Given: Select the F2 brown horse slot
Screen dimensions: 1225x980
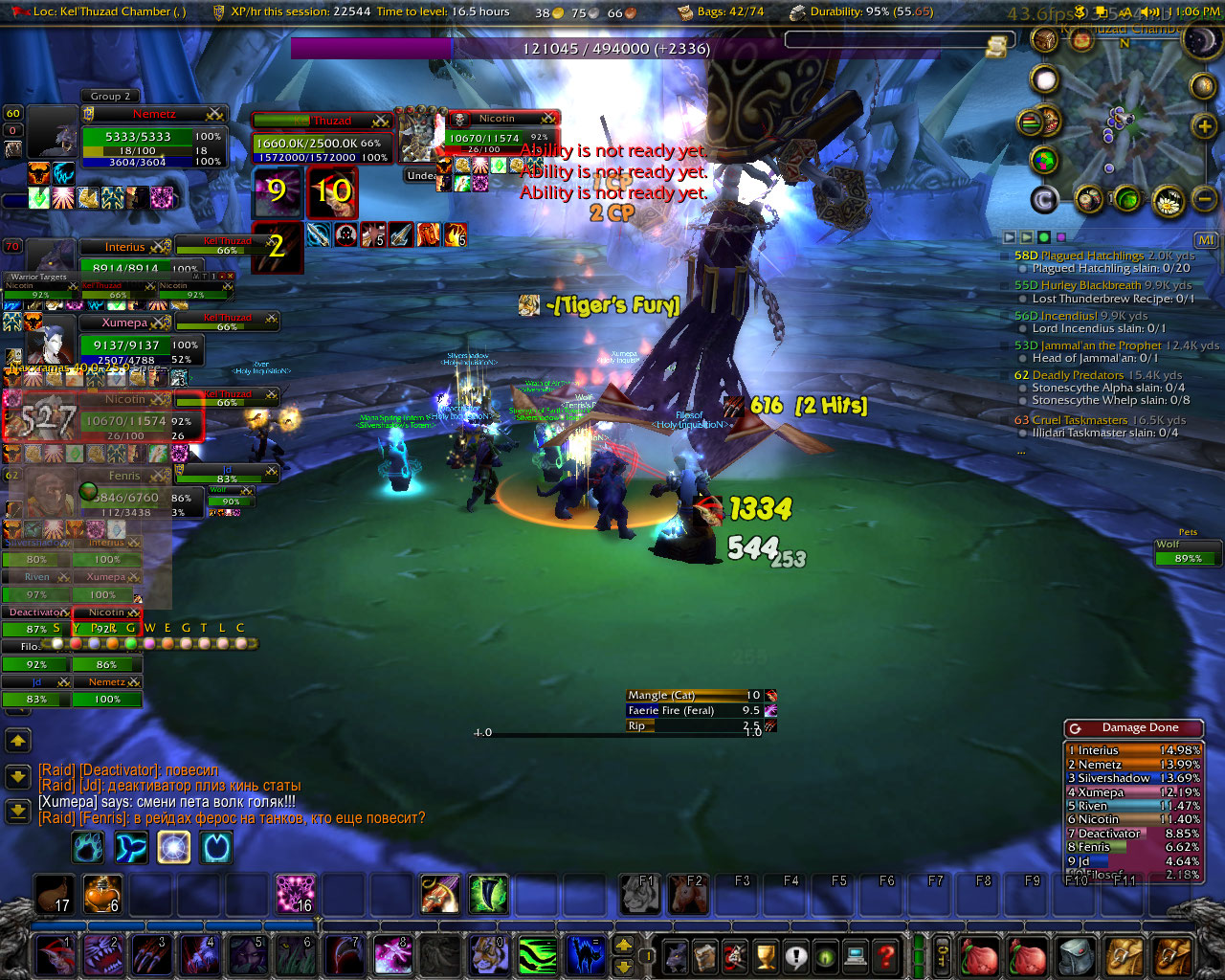Looking at the screenshot, I should pos(687,894).
